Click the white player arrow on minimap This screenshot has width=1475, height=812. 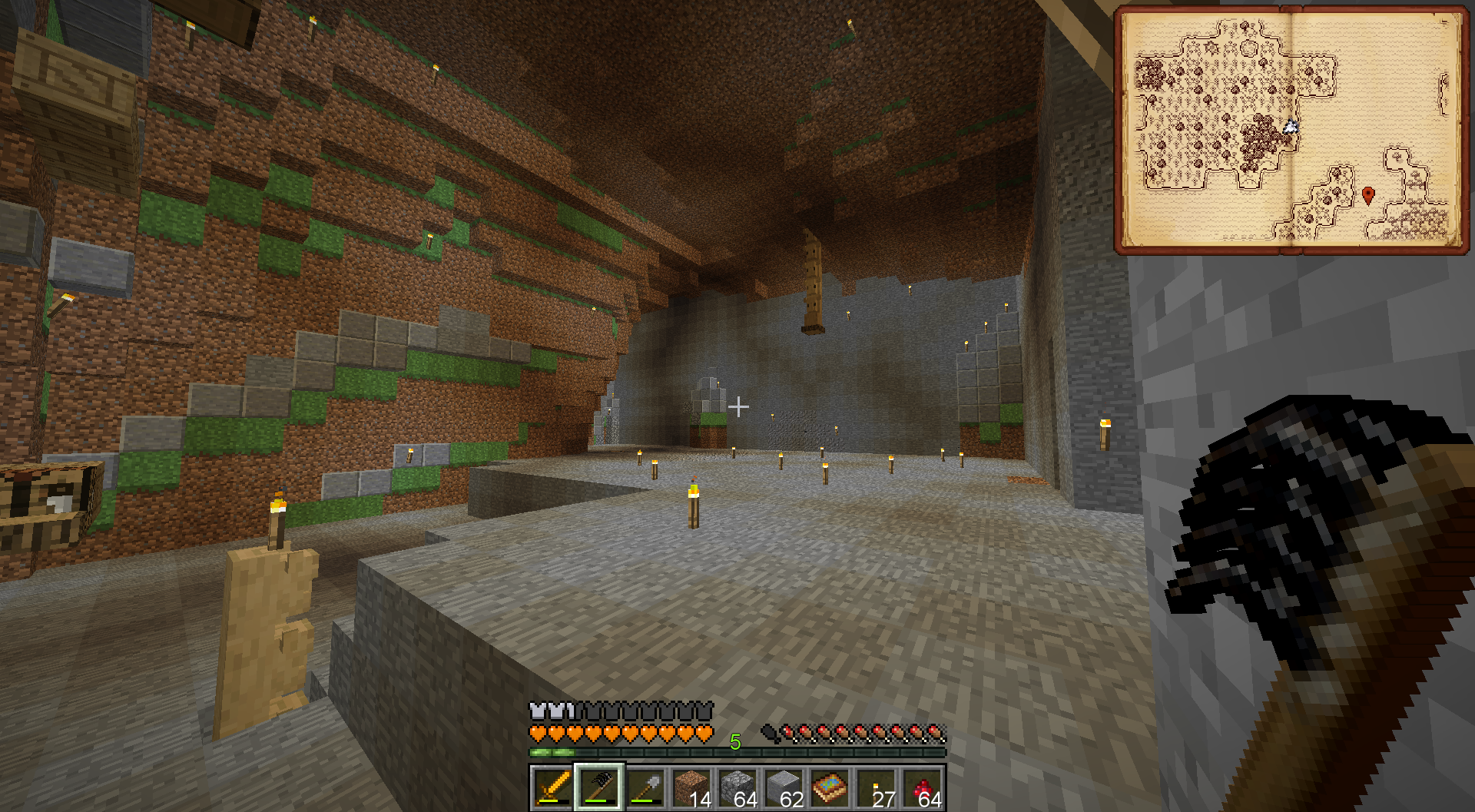(1291, 127)
